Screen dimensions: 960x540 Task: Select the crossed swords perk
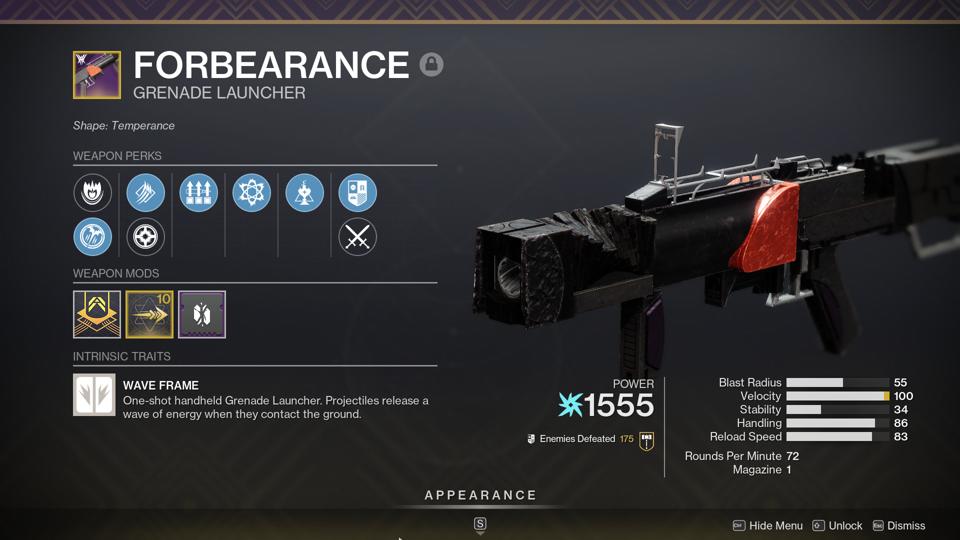(x=357, y=237)
